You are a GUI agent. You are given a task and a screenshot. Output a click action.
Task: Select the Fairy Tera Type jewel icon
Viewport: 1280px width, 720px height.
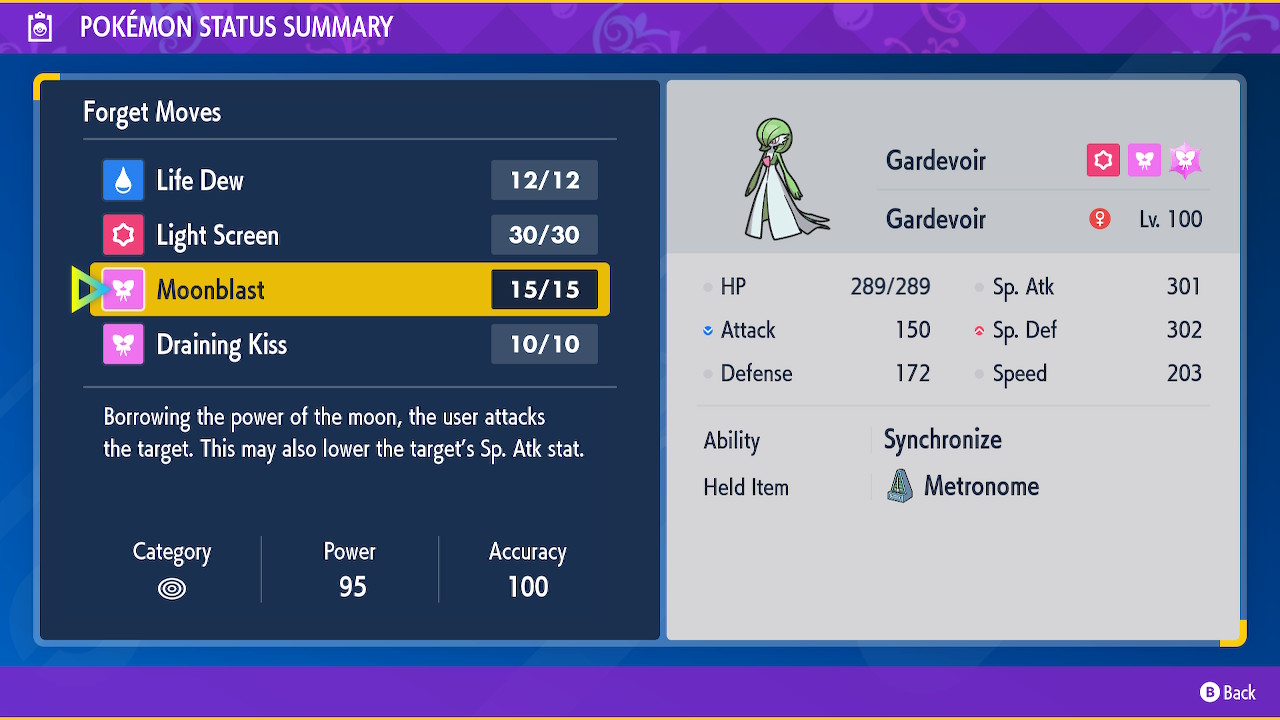click(x=1185, y=158)
